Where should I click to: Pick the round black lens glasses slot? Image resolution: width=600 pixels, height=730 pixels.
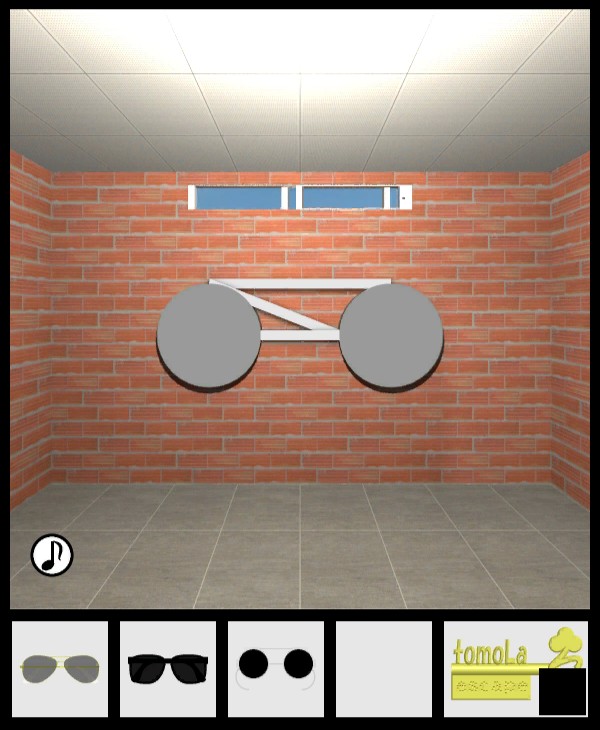276,668
